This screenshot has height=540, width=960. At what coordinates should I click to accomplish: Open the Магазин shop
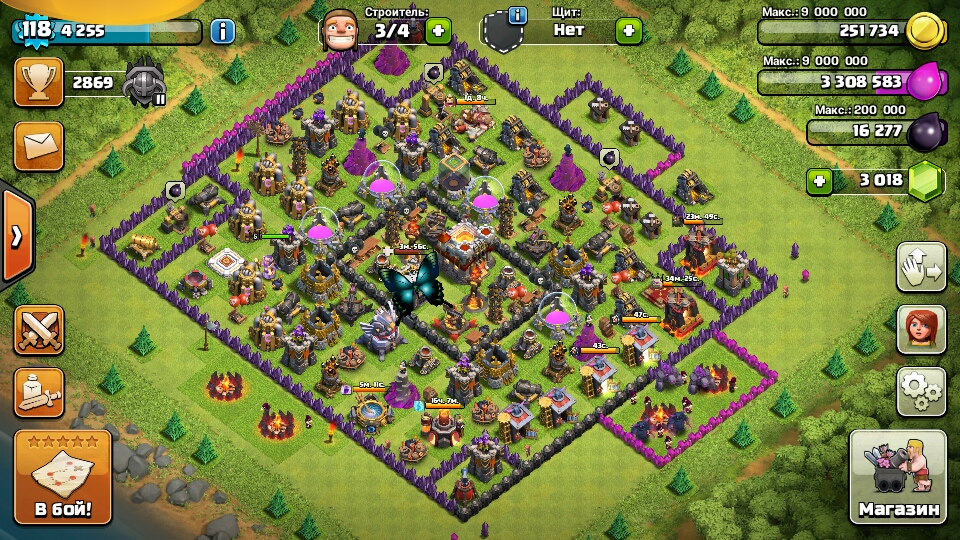click(898, 478)
